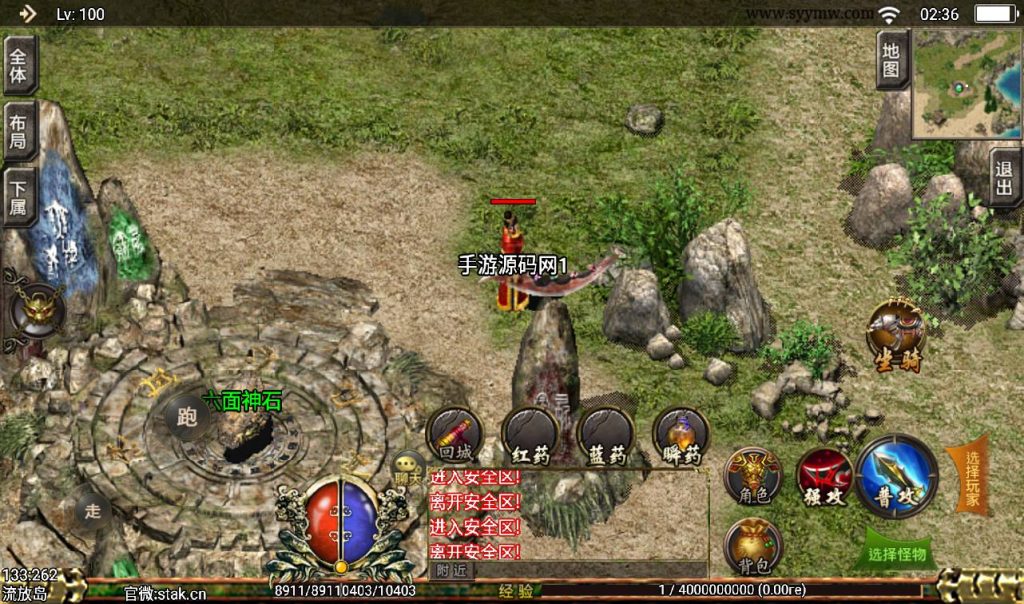The image size is (1024, 604).
Task: Exit via the 退出 button
Action: [1004, 179]
